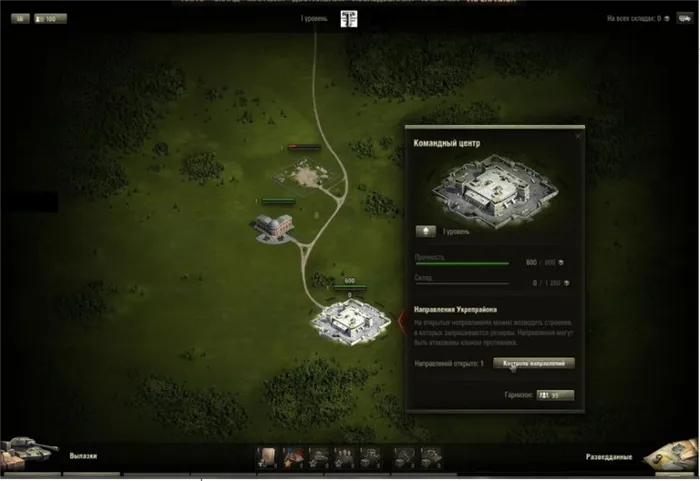700x481 pixels.
Task: Open the Гарнизон garrison button
Action: 555,395
